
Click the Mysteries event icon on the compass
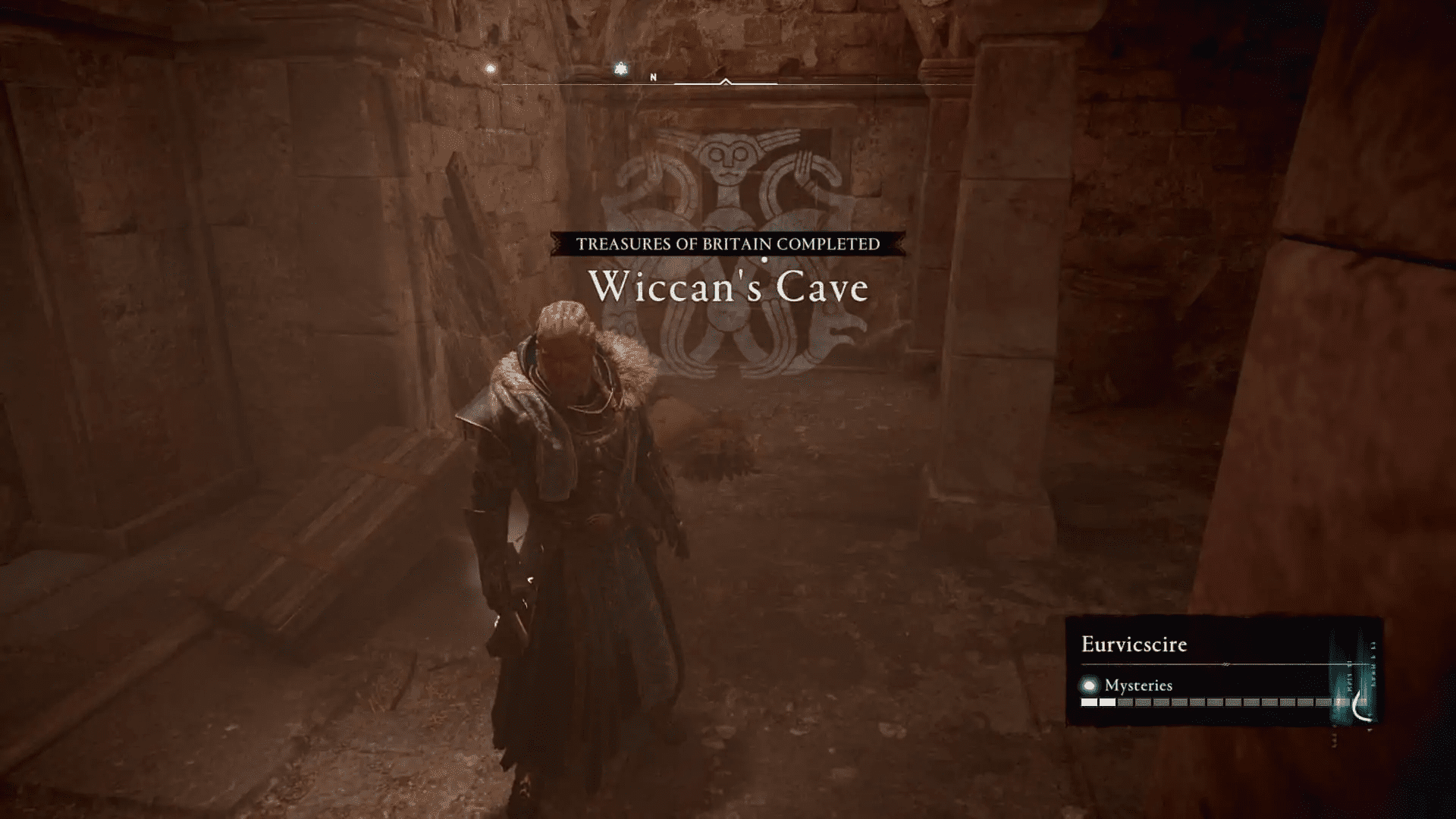pyautogui.click(x=491, y=67)
